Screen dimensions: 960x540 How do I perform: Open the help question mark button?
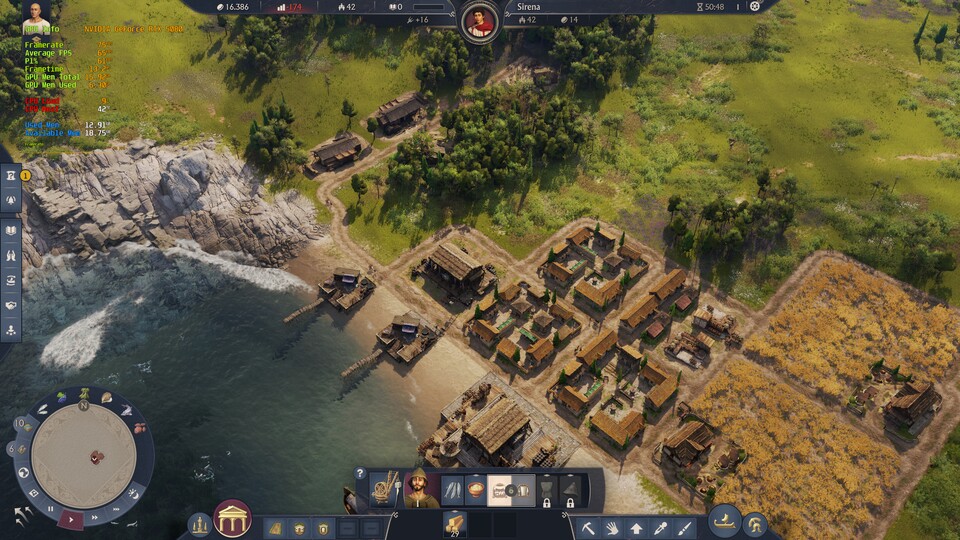pos(360,473)
